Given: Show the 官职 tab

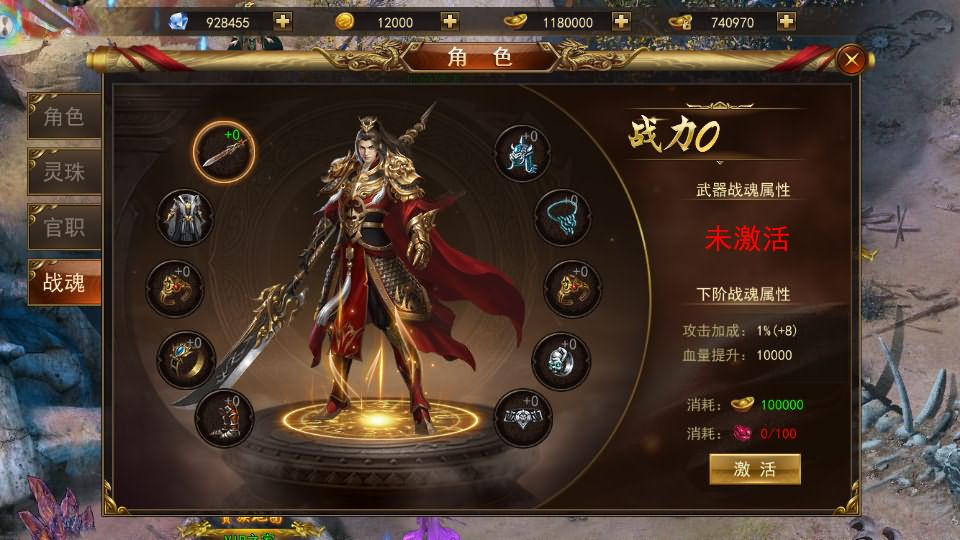Looking at the screenshot, I should 64,227.
